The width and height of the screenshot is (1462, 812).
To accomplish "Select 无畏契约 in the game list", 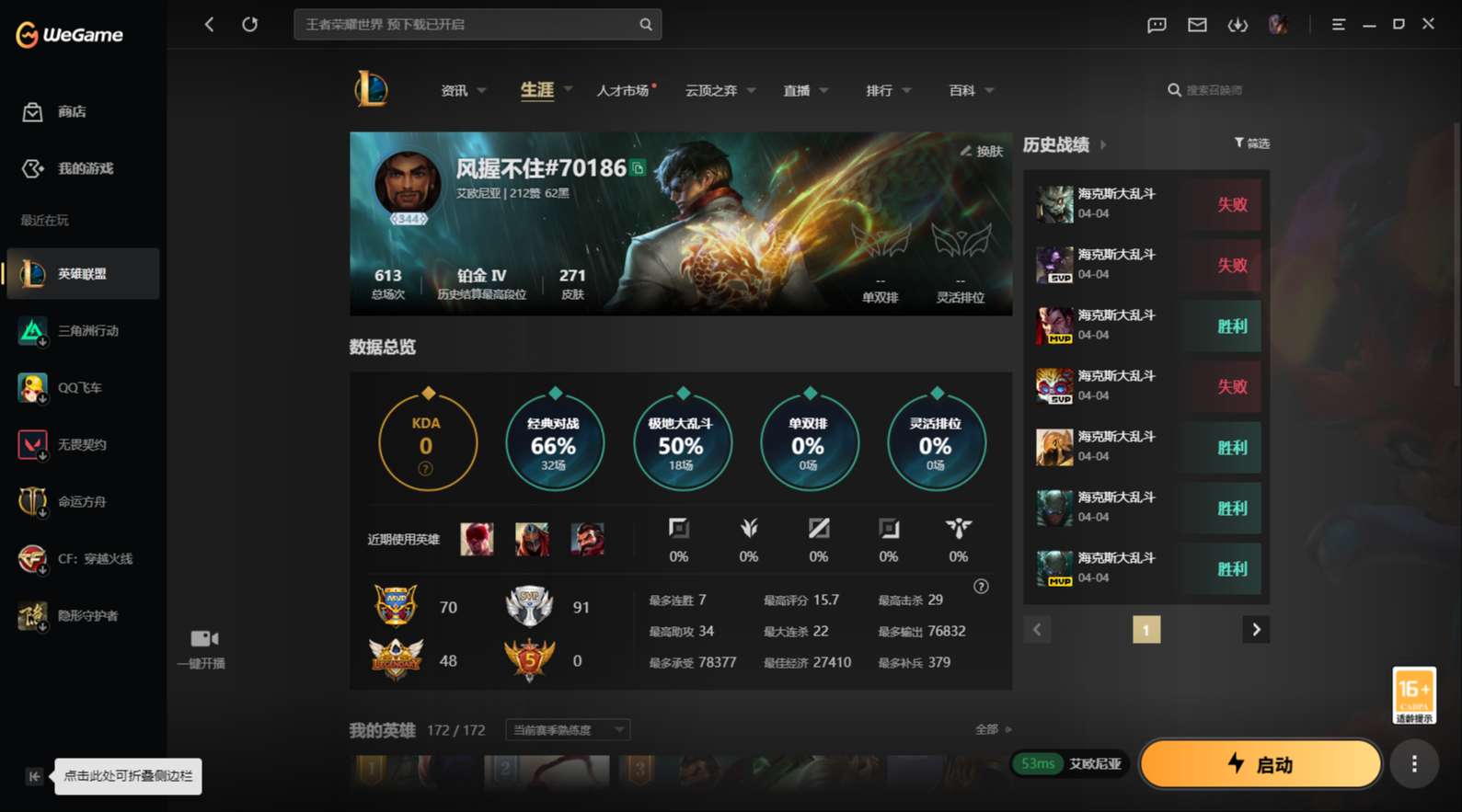I will click(83, 444).
